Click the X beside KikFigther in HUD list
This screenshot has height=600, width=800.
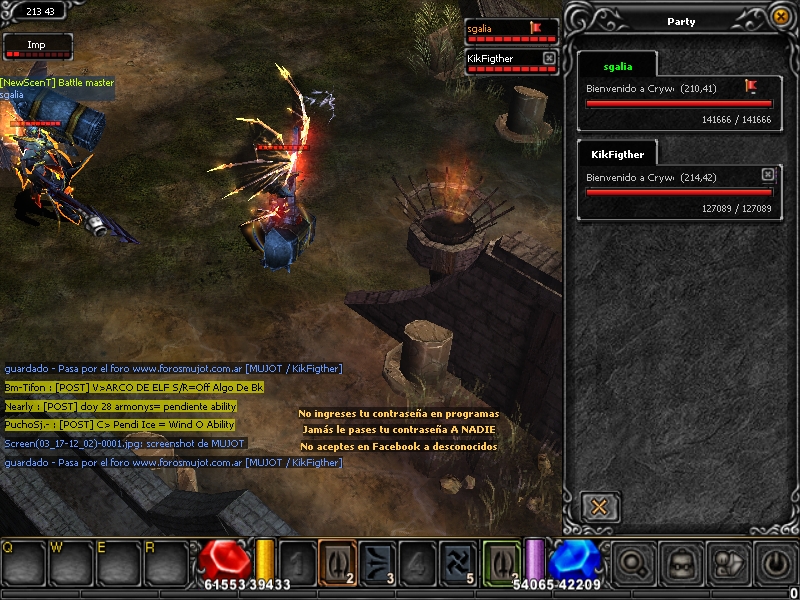[549, 59]
